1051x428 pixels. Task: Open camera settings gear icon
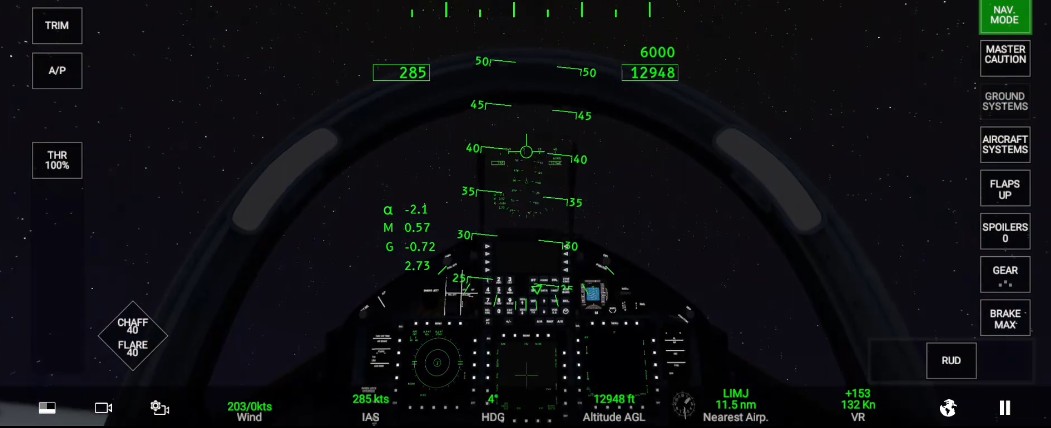click(160, 408)
